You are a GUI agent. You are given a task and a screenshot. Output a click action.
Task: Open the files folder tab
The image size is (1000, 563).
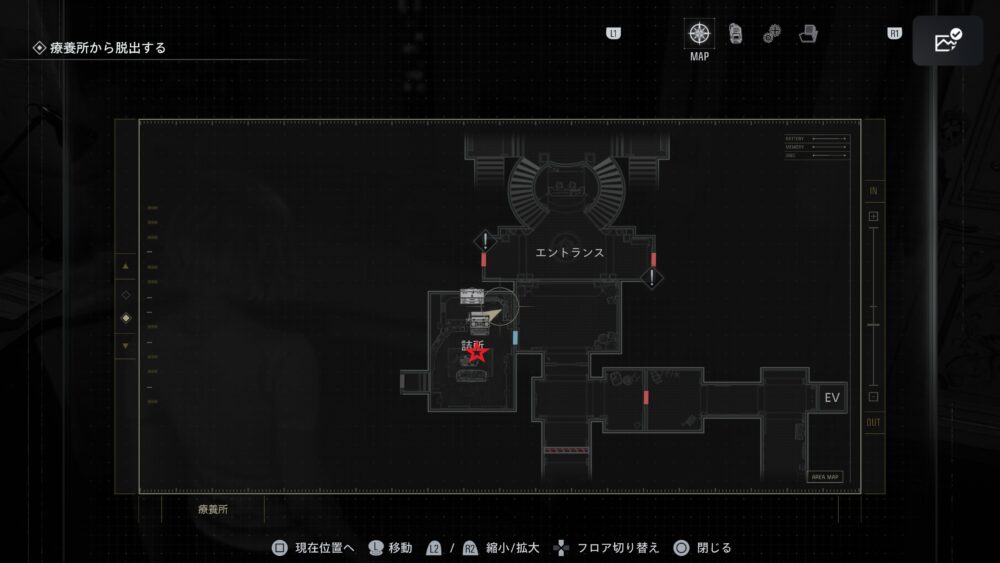(808, 33)
